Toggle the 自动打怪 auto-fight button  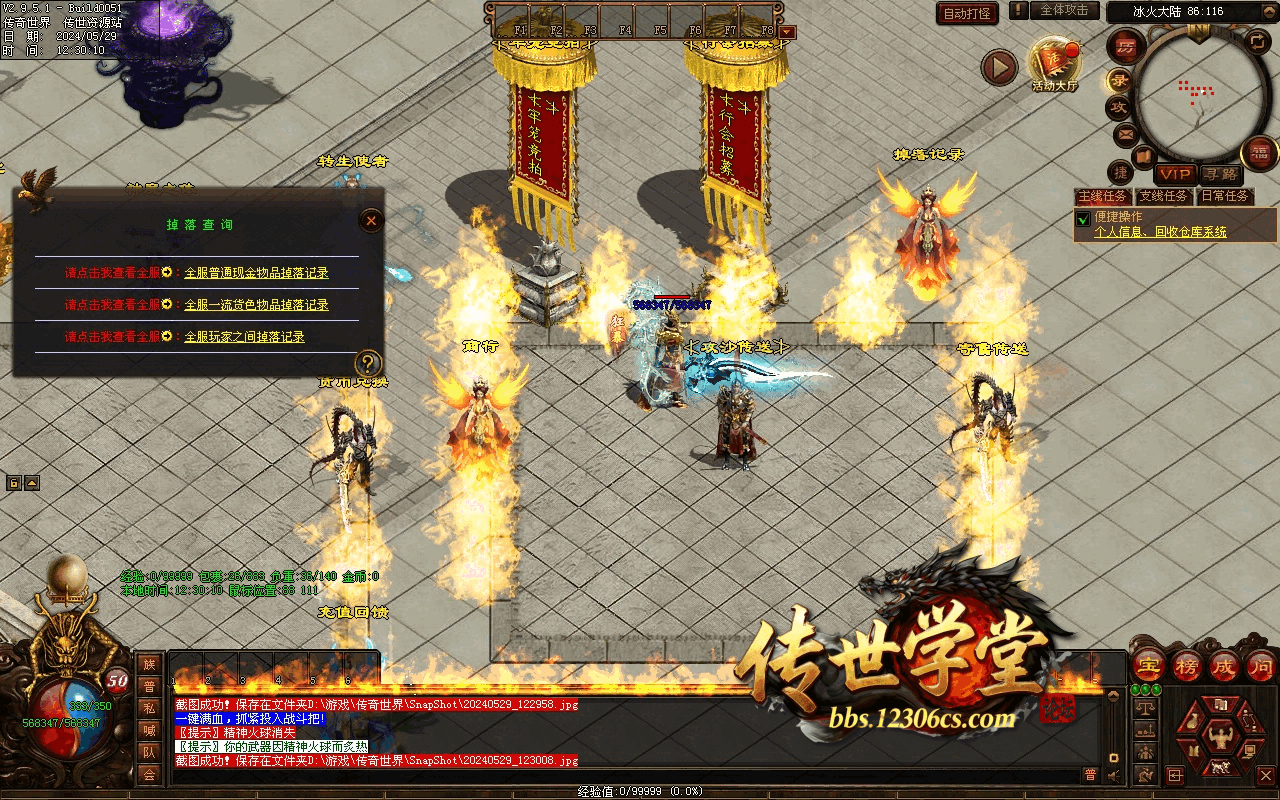coord(967,13)
